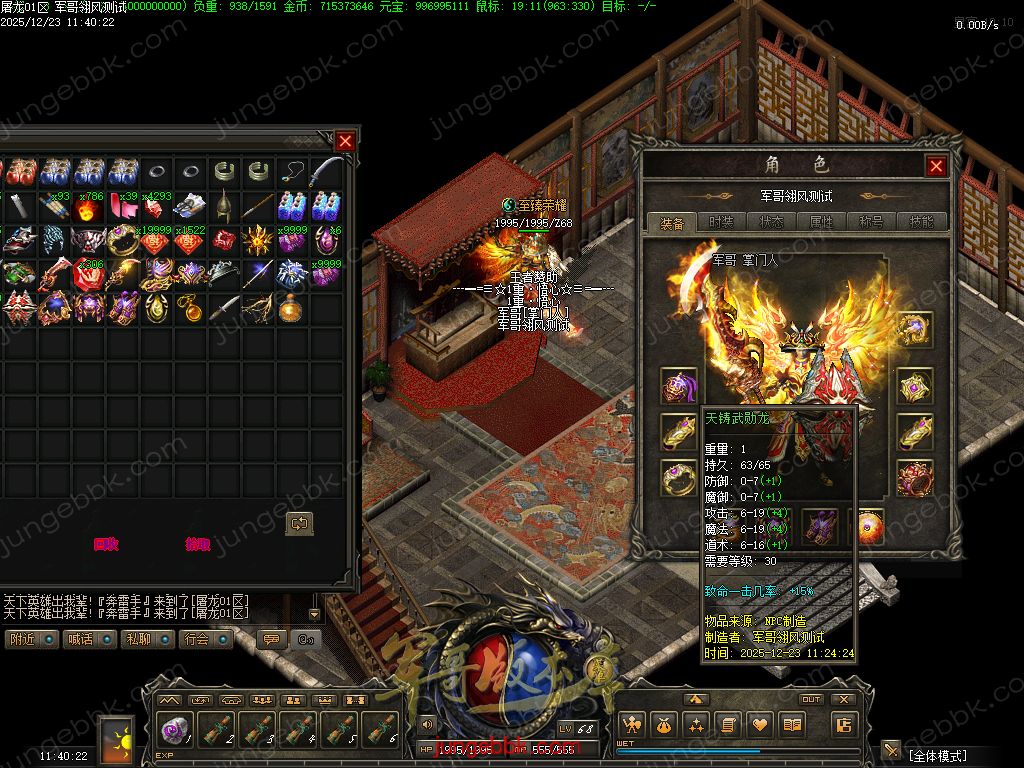The height and width of the screenshot is (768, 1024).
Task: Close the character panel
Action: point(936,166)
